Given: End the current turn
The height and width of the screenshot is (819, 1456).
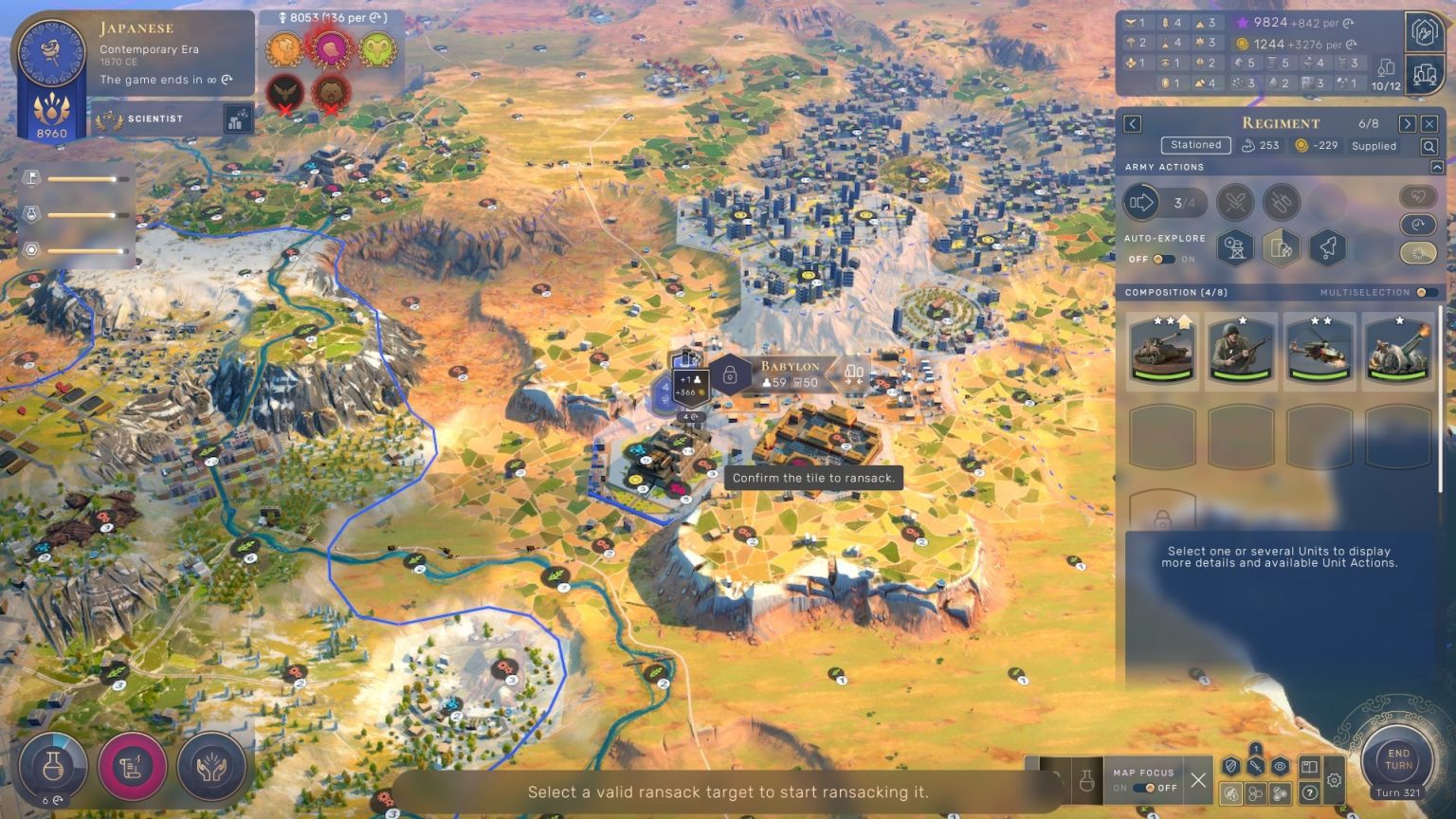Looking at the screenshot, I should (1398, 759).
